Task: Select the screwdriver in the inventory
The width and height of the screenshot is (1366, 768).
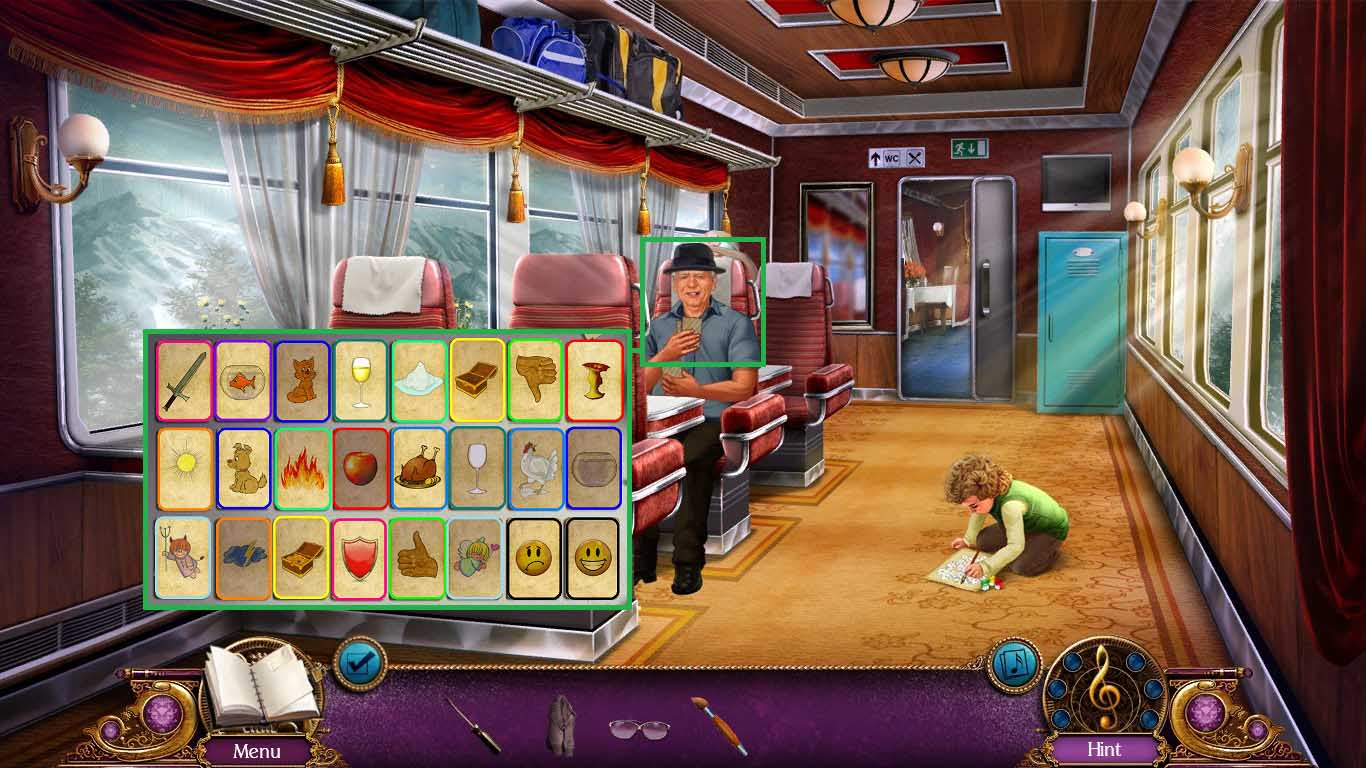Action: point(473,725)
